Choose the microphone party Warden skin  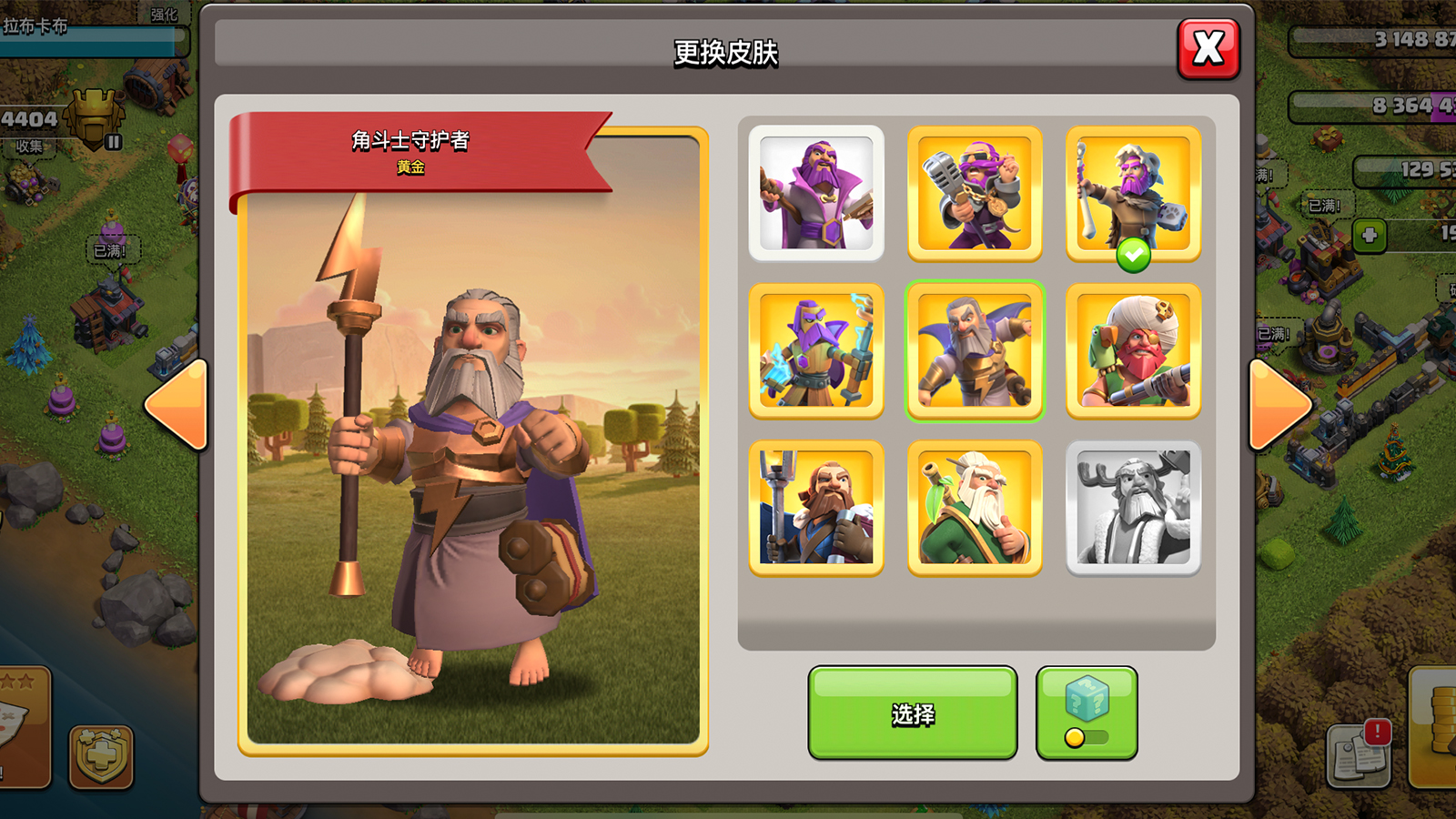pos(975,193)
